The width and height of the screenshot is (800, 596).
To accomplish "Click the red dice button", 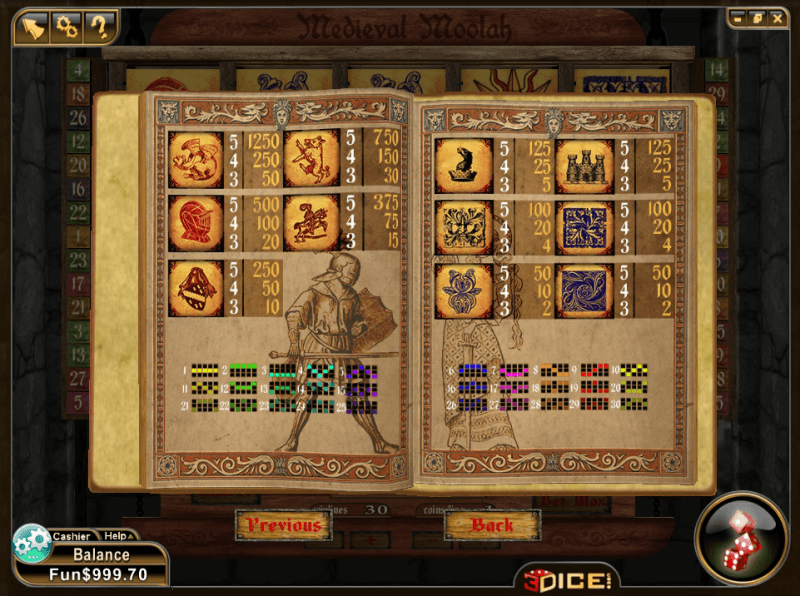I will (x=742, y=538).
